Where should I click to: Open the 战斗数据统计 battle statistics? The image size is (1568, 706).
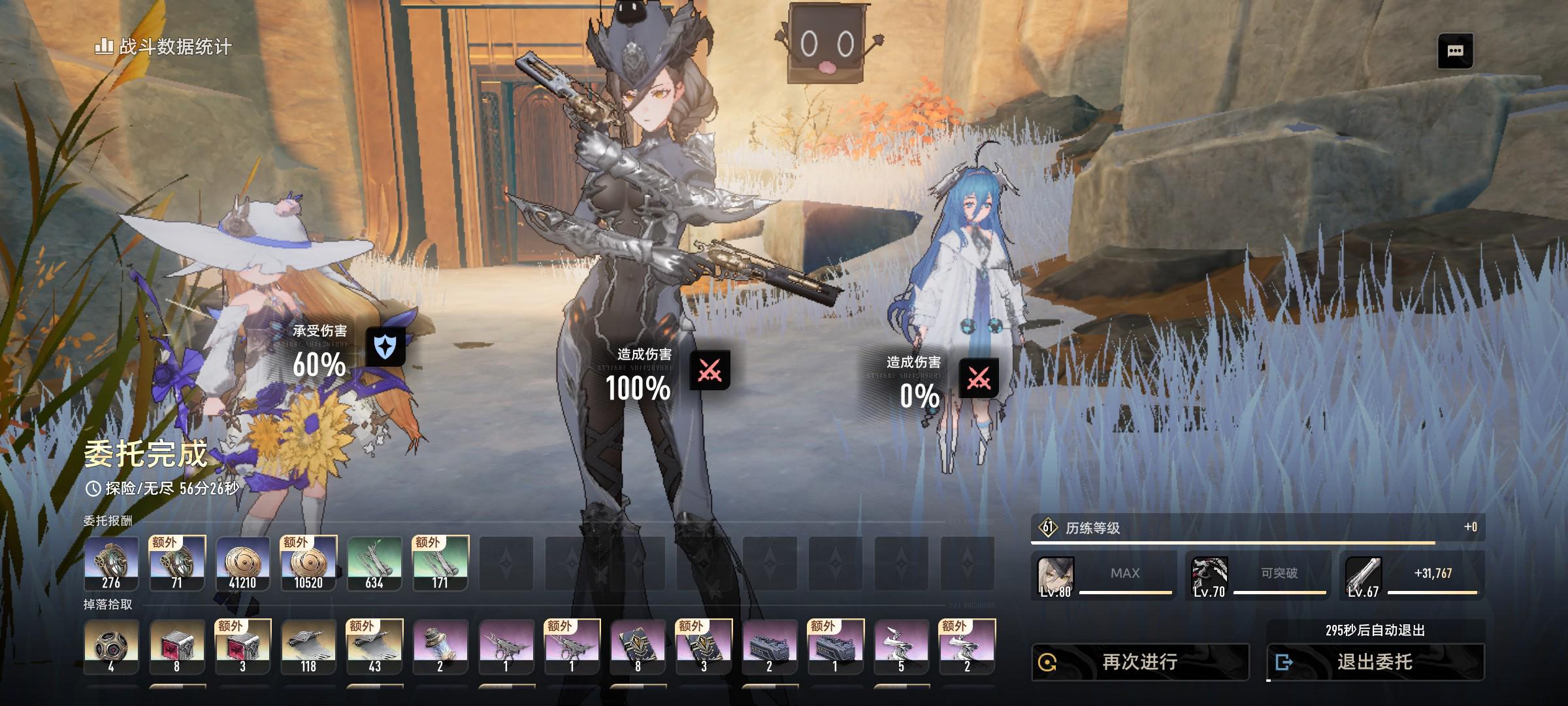163,46
